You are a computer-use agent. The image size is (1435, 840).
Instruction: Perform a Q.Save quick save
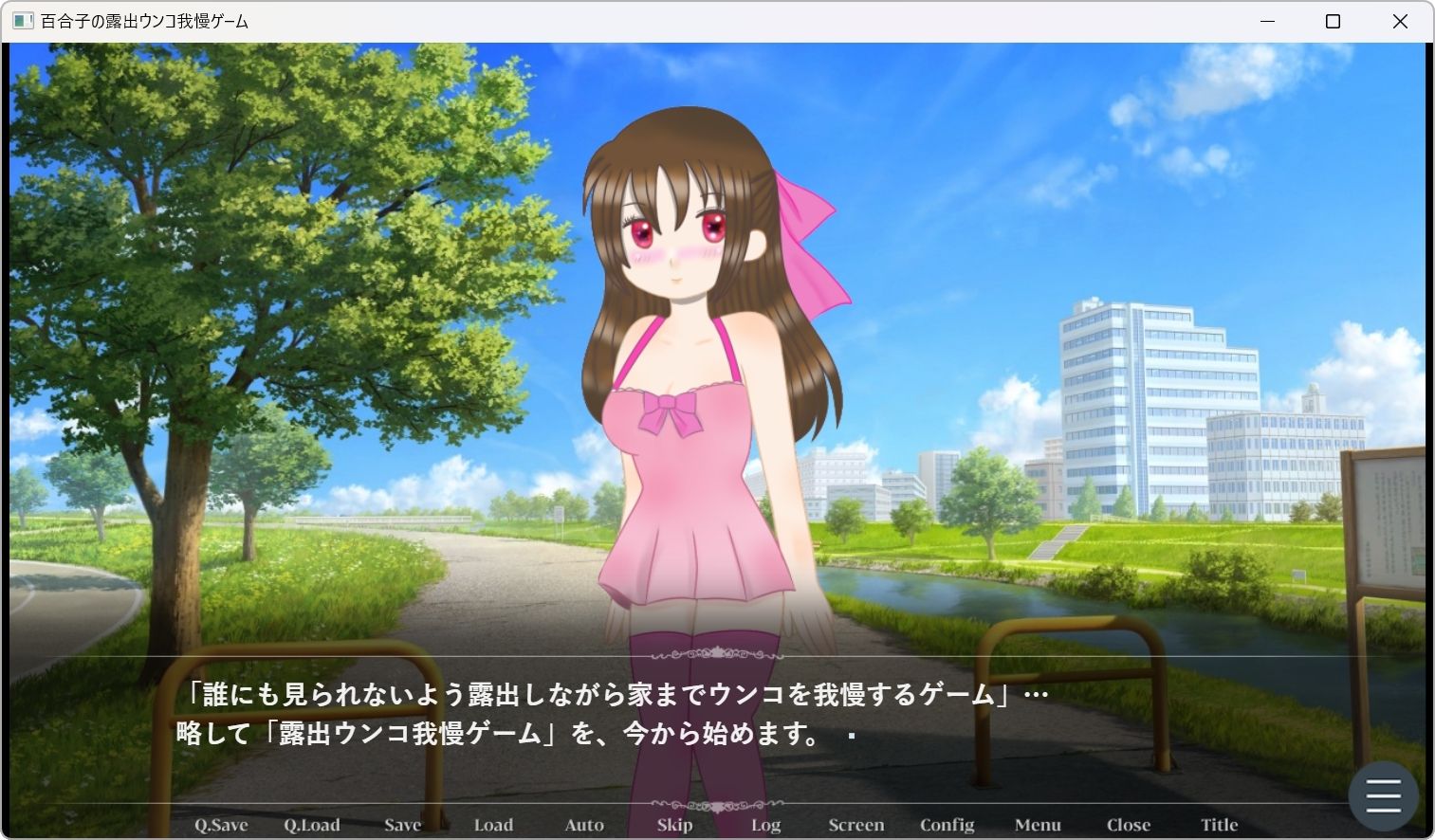point(219,824)
